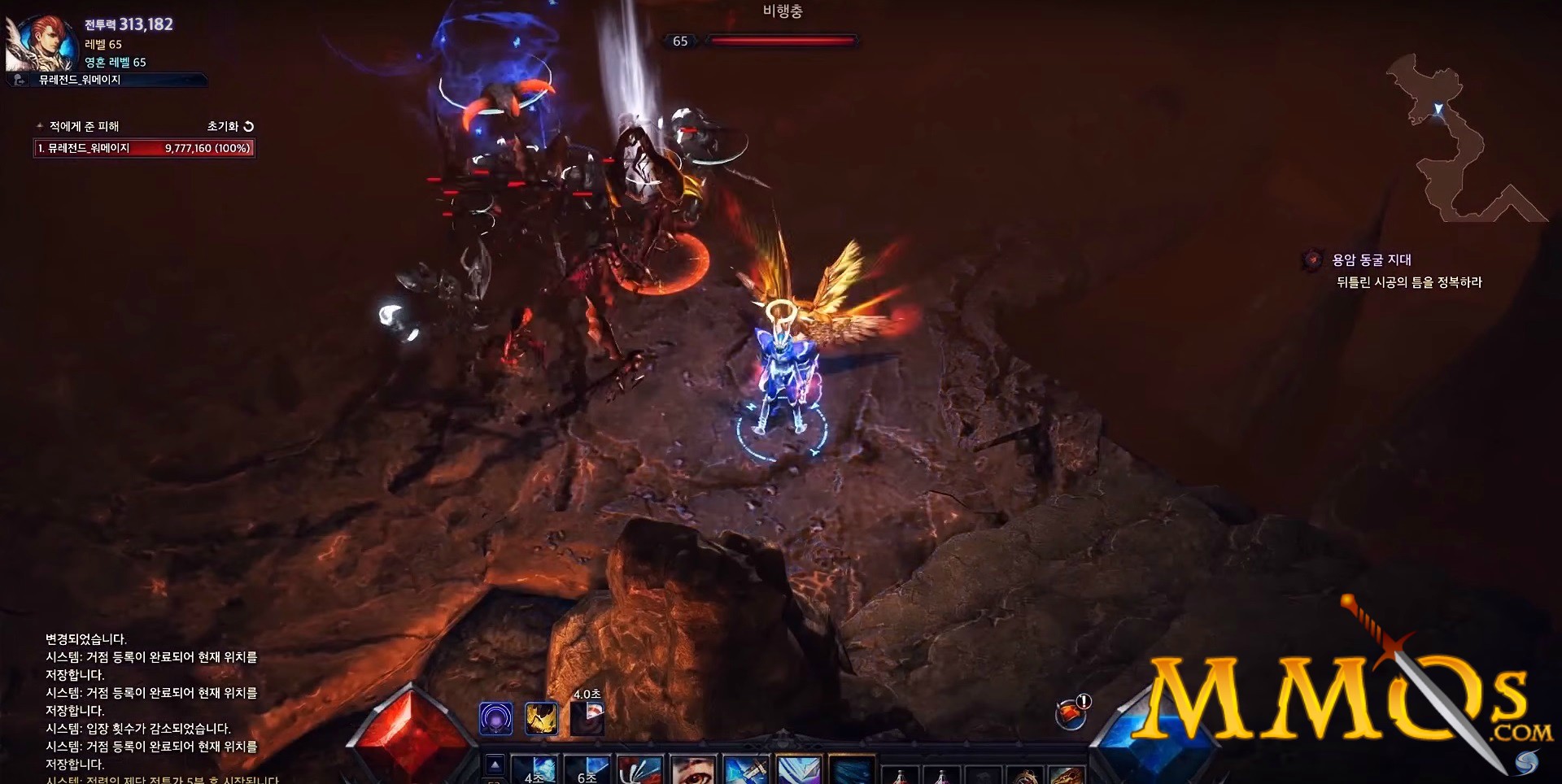Click the refresh arrow next to 초기화
1562x784 pixels.
pos(248,126)
